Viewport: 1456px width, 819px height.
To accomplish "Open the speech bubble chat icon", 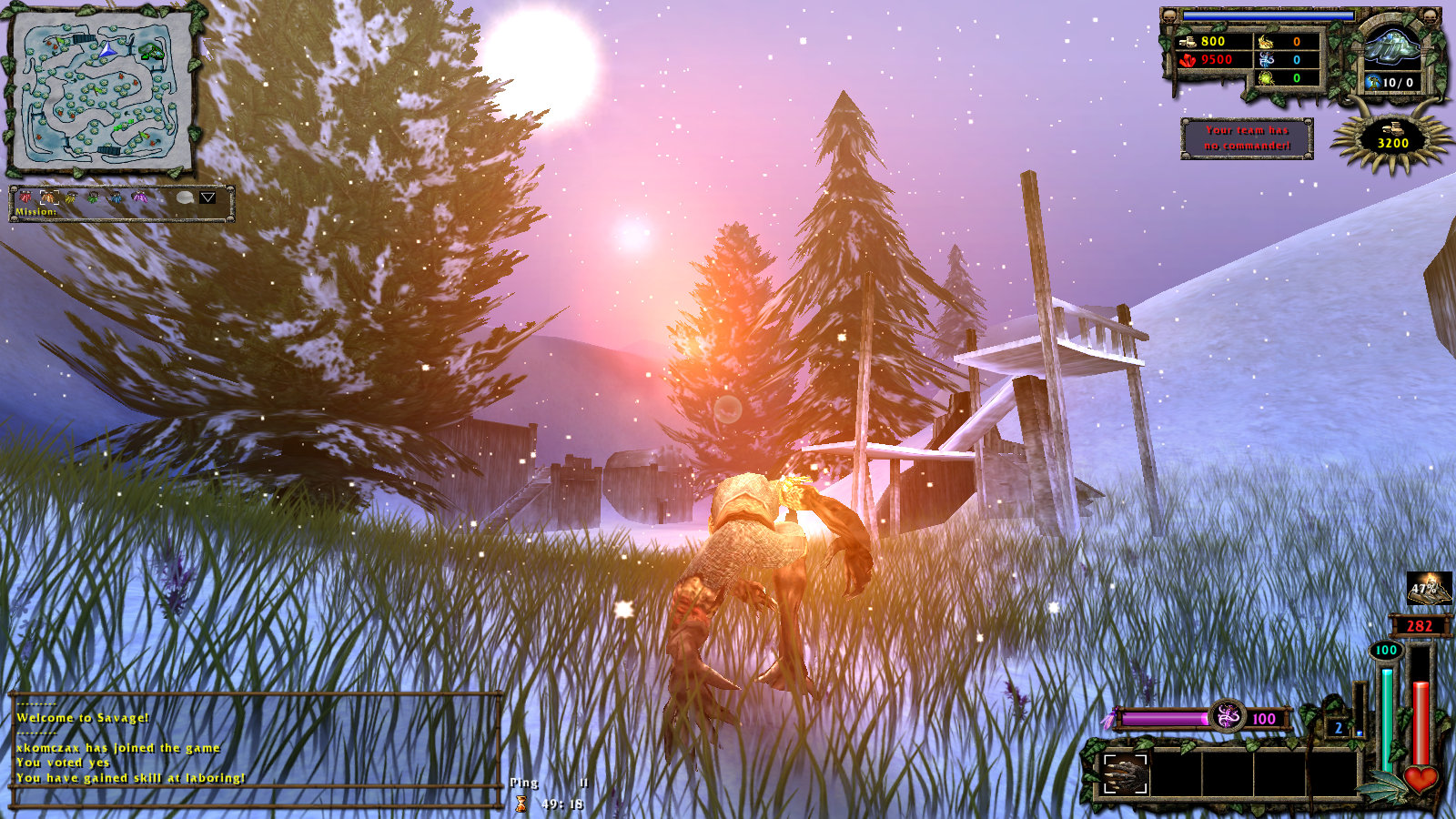I will [185, 197].
